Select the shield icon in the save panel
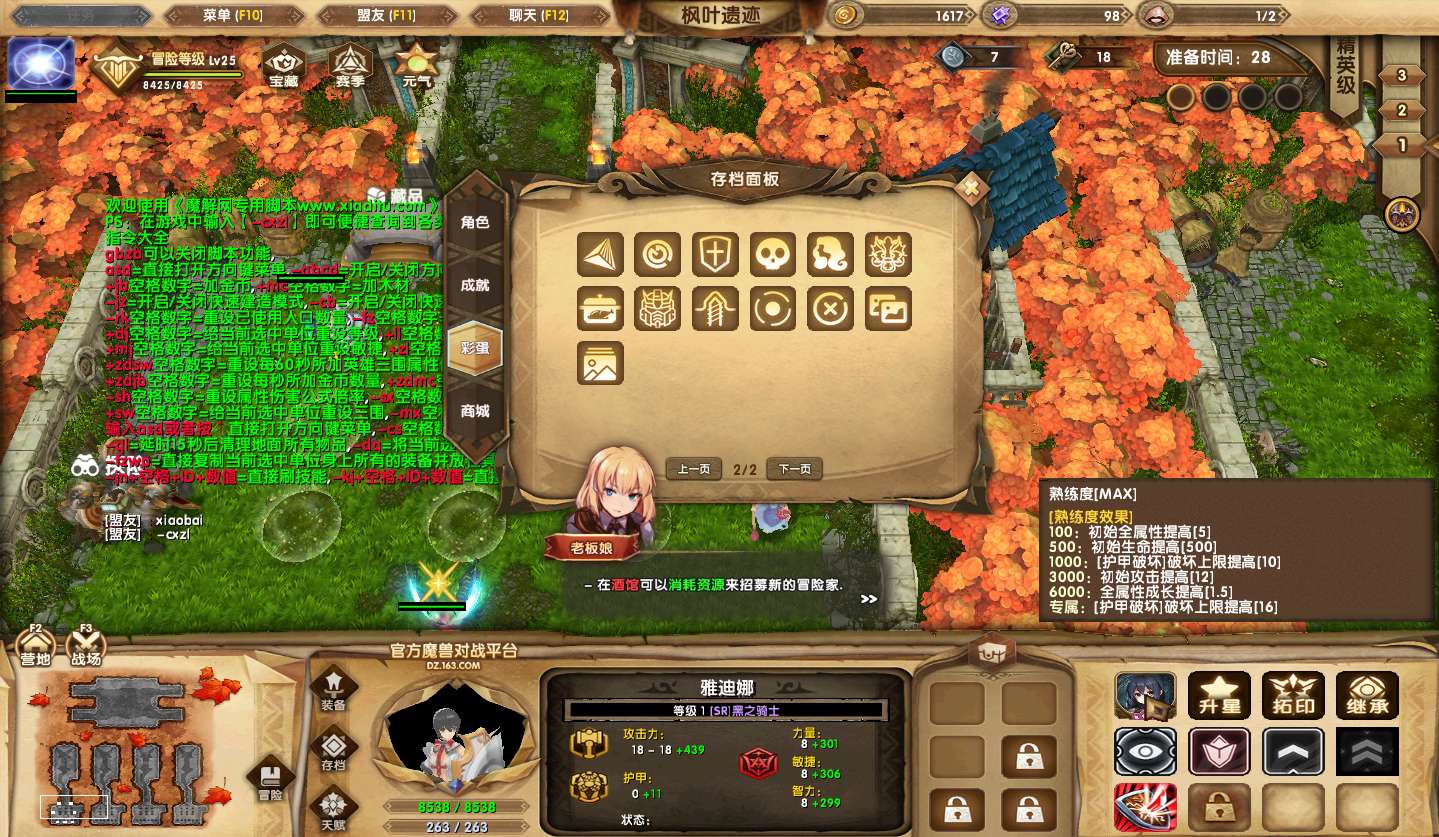Image resolution: width=1439 pixels, height=837 pixels. [x=715, y=255]
